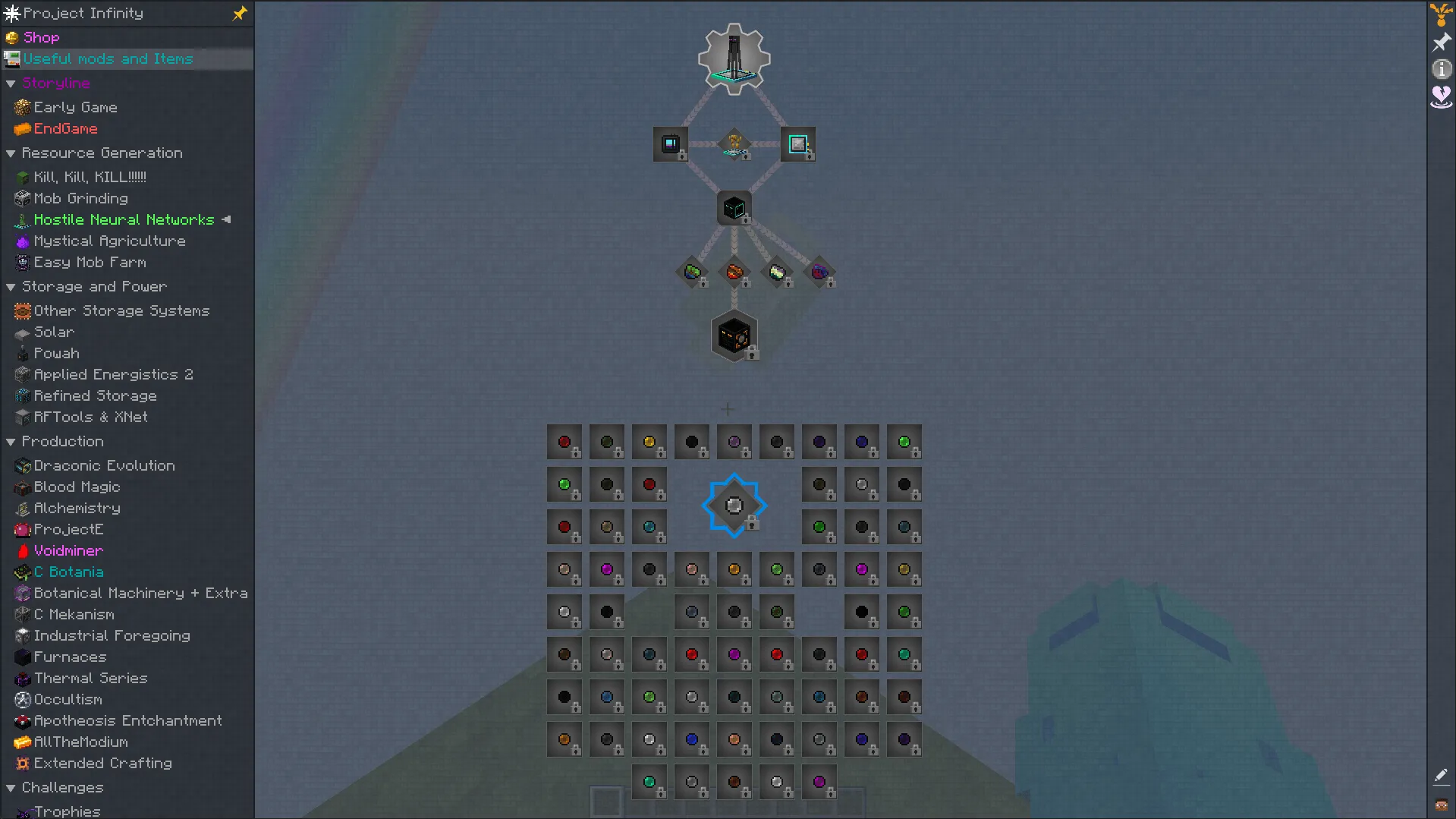
Task: Click the Draconic Evolution chapter icon
Action: 22,465
